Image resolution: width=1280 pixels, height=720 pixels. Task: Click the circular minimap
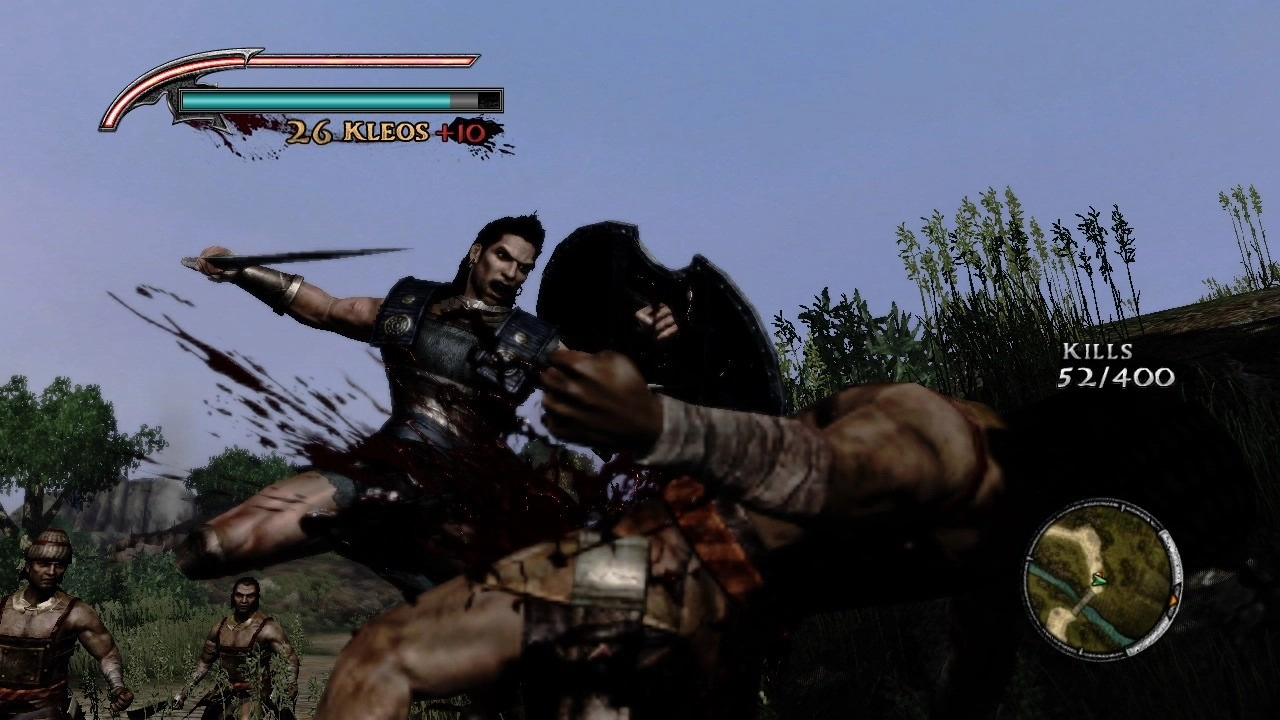1101,579
